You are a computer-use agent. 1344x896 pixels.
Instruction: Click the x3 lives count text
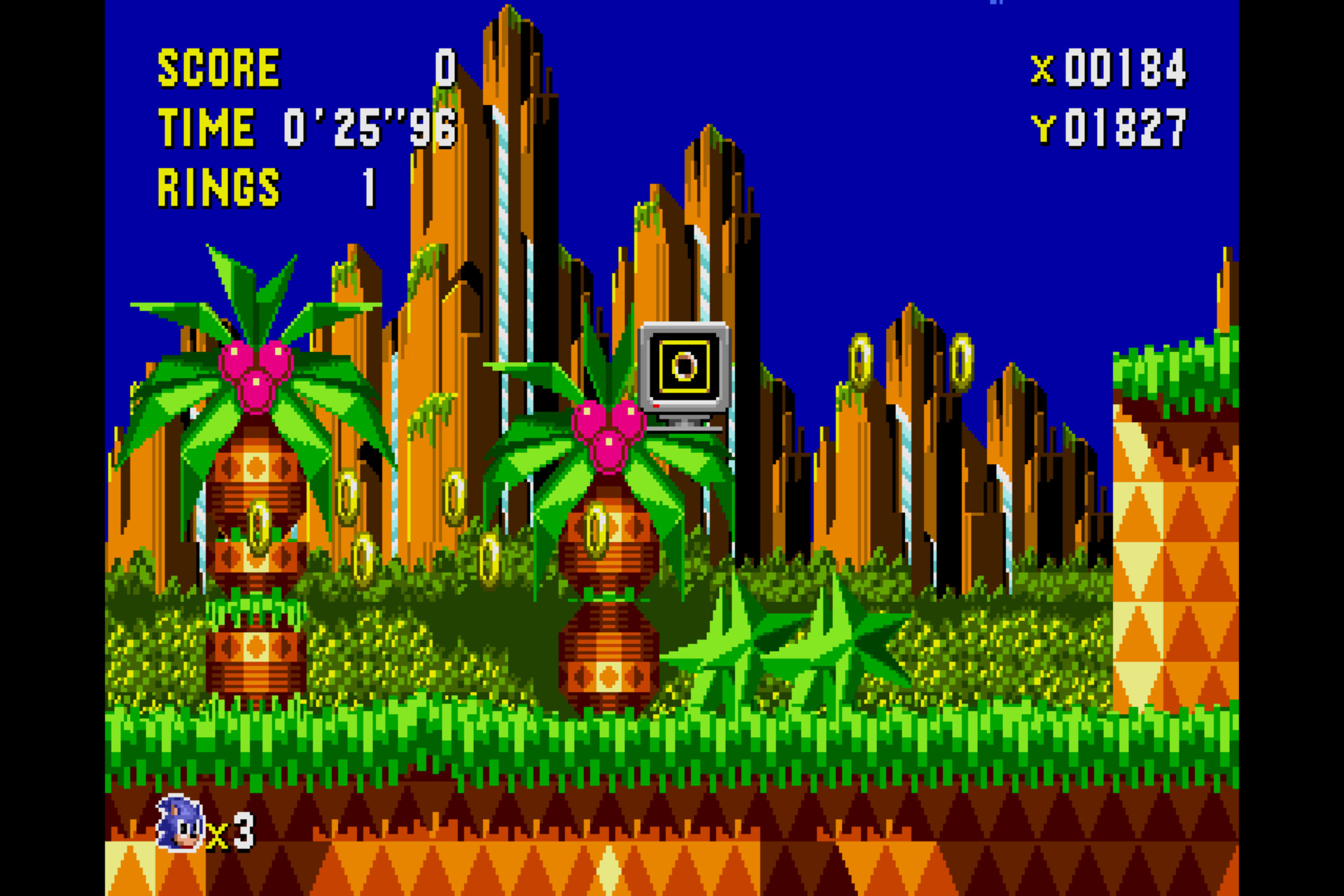231,833
